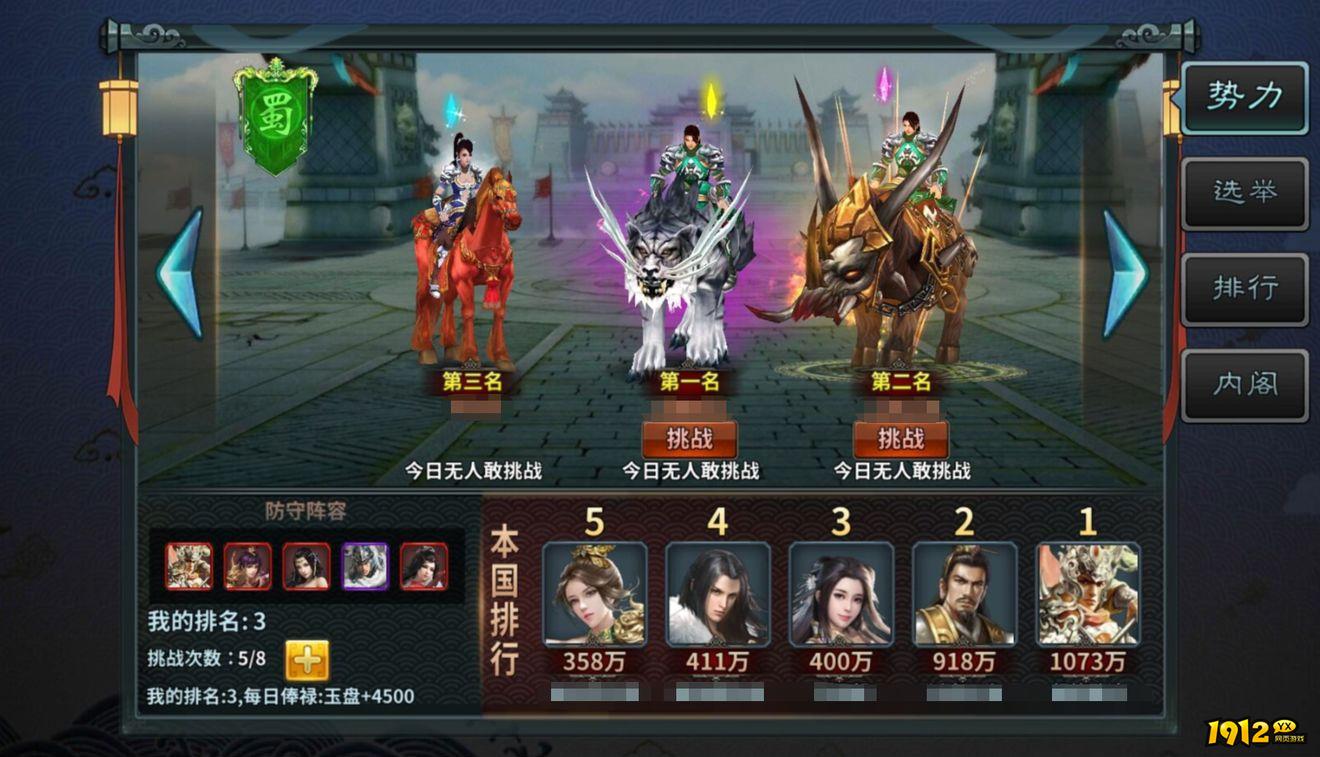Click the rank 3 portrait showing 400万
This screenshot has height=757, width=1320.
(843, 595)
